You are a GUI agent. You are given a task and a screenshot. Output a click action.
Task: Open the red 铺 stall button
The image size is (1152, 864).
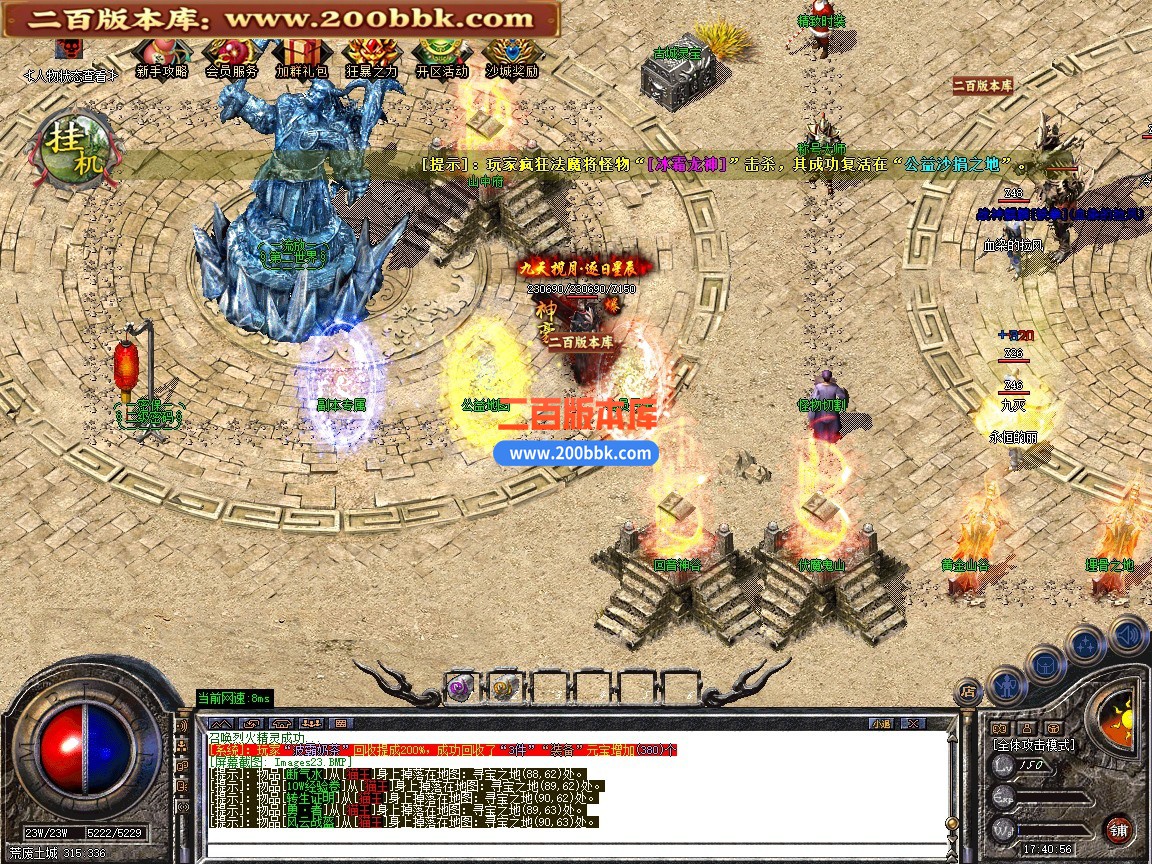tap(1118, 829)
